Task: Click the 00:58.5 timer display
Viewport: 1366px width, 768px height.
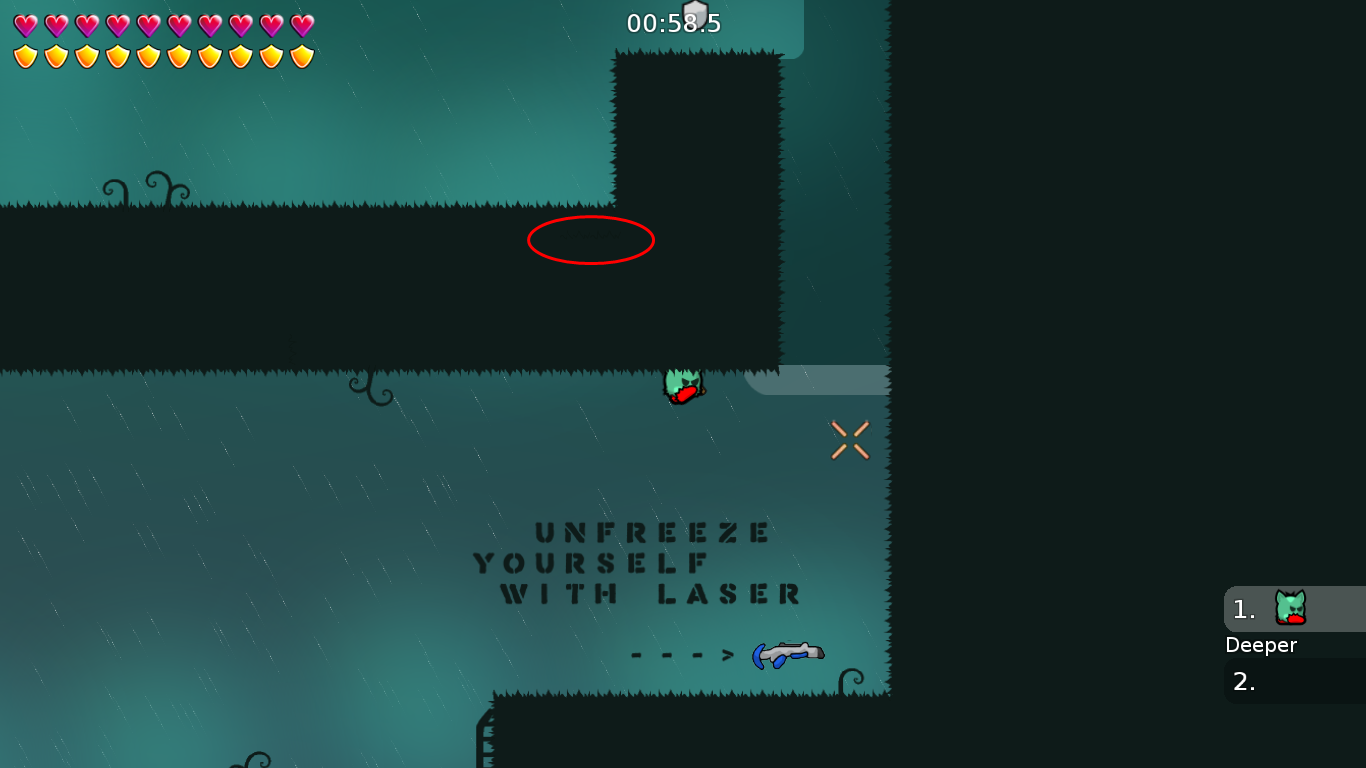Action: point(672,22)
